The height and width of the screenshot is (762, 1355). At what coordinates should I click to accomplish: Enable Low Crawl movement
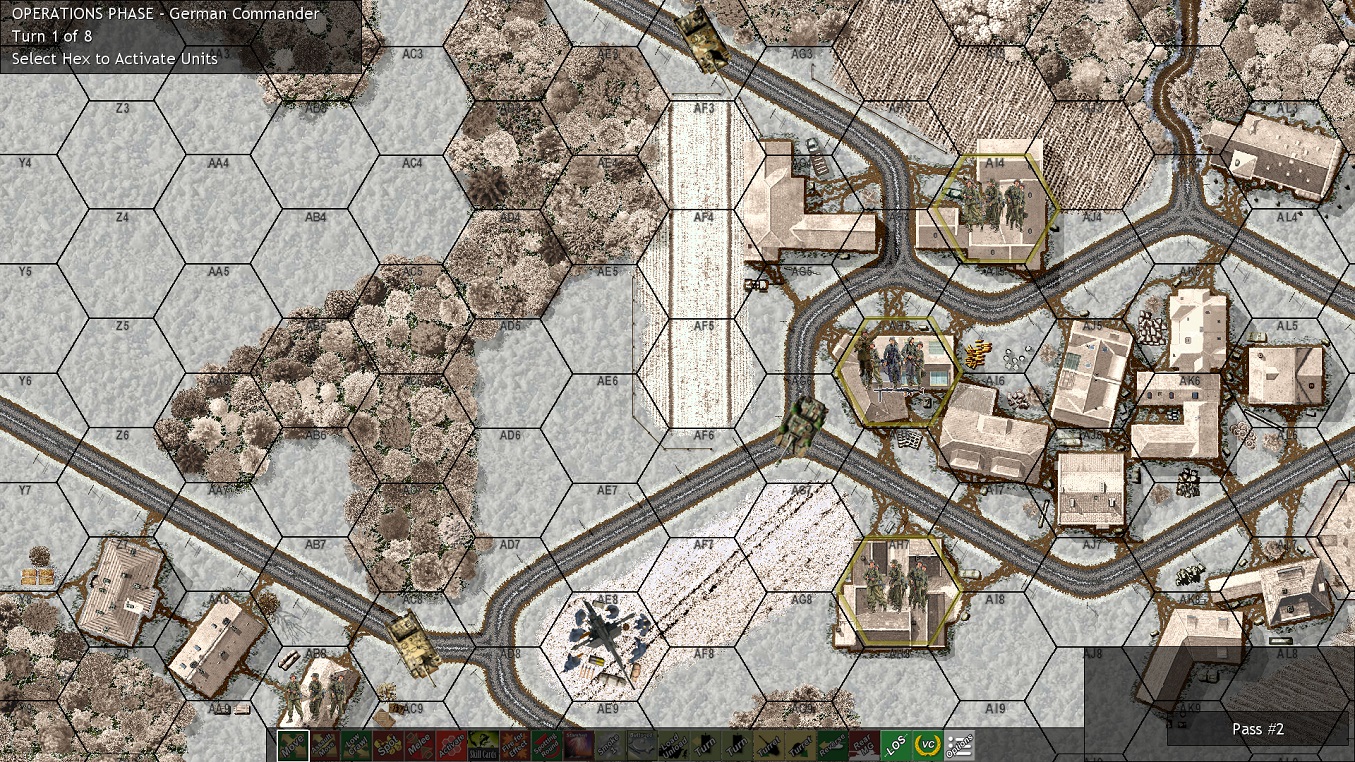coord(356,743)
